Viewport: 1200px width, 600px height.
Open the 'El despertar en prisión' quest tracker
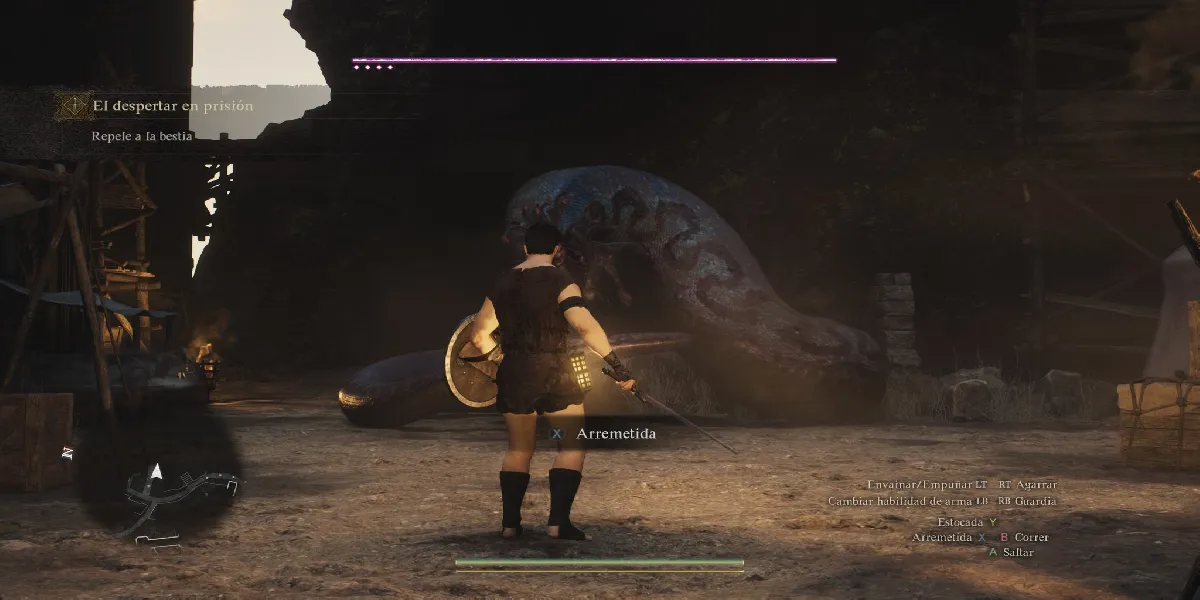point(173,106)
